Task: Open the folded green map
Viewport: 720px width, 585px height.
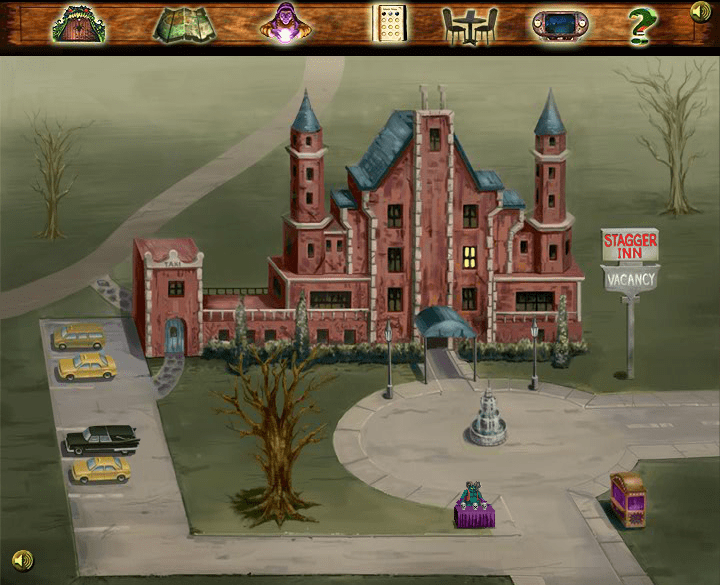Action: click(184, 24)
